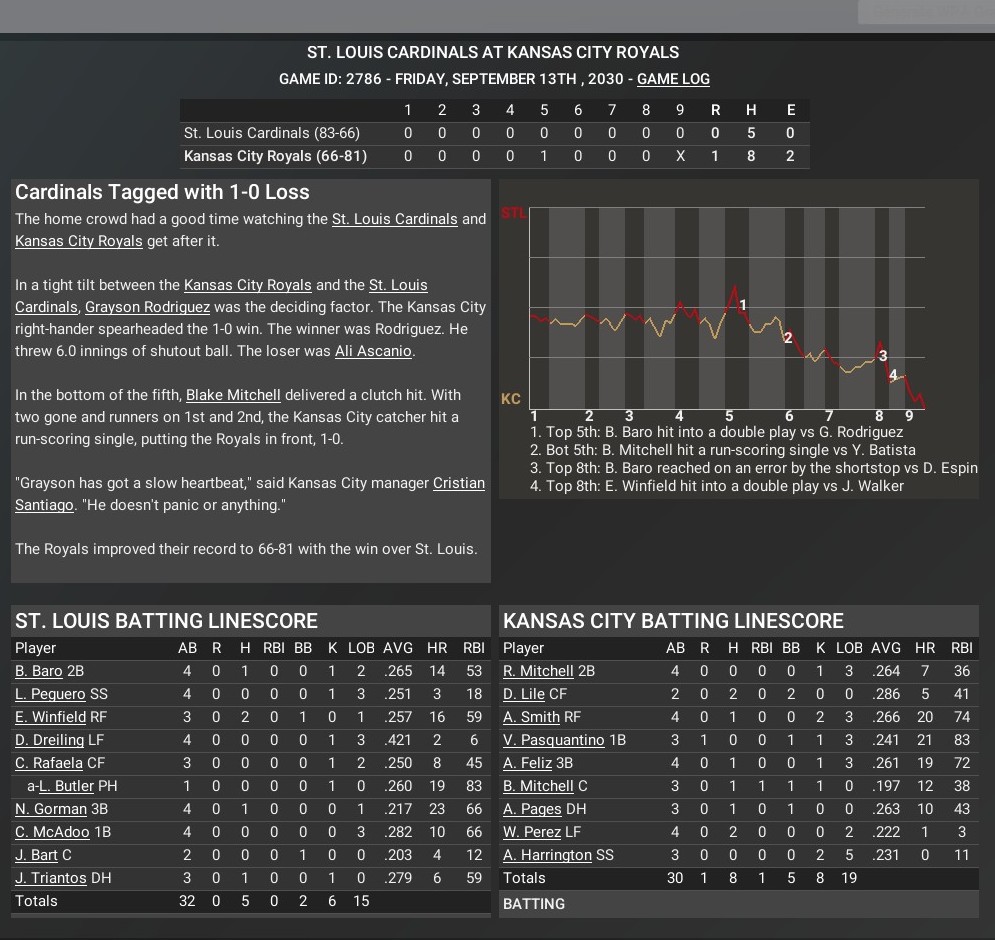Image resolution: width=995 pixels, height=940 pixels.
Task: Select B. Baro in St. Louis lineup
Action: point(38,671)
